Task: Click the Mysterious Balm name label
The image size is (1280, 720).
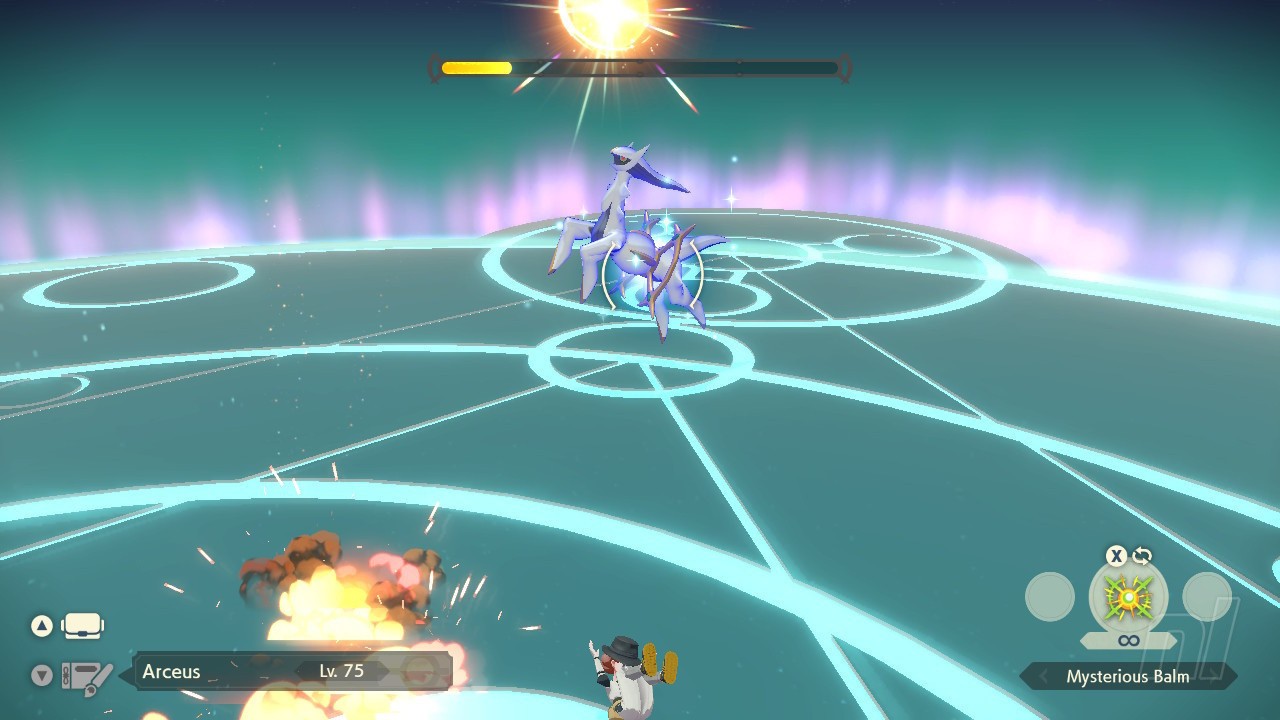Action: point(1127,677)
